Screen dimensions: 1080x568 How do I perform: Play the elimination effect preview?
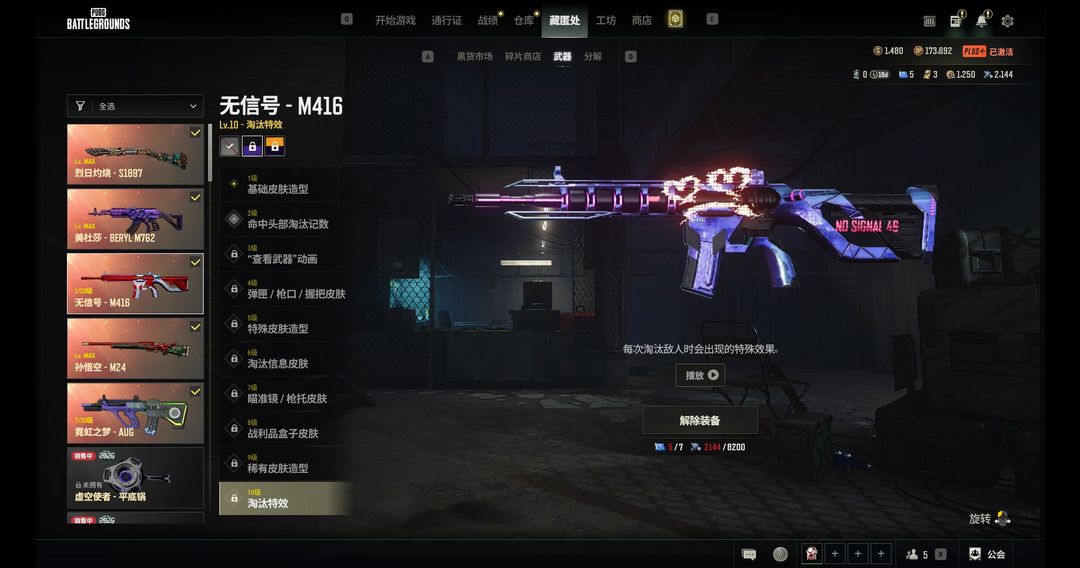pos(700,375)
